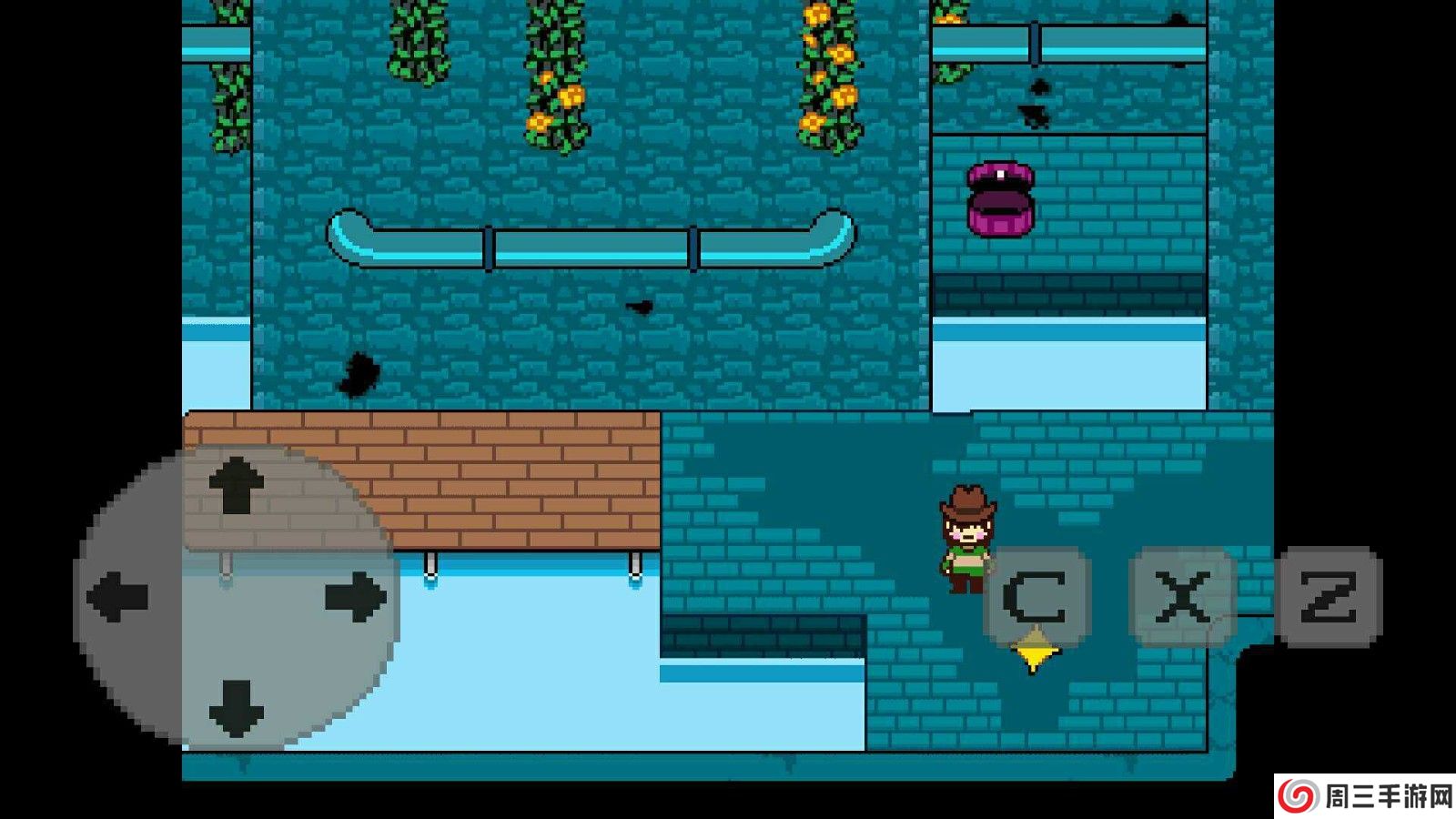Screen dimensions: 1456x819
Task: Tap the left arrow on the d-pad
Action: coord(118,597)
